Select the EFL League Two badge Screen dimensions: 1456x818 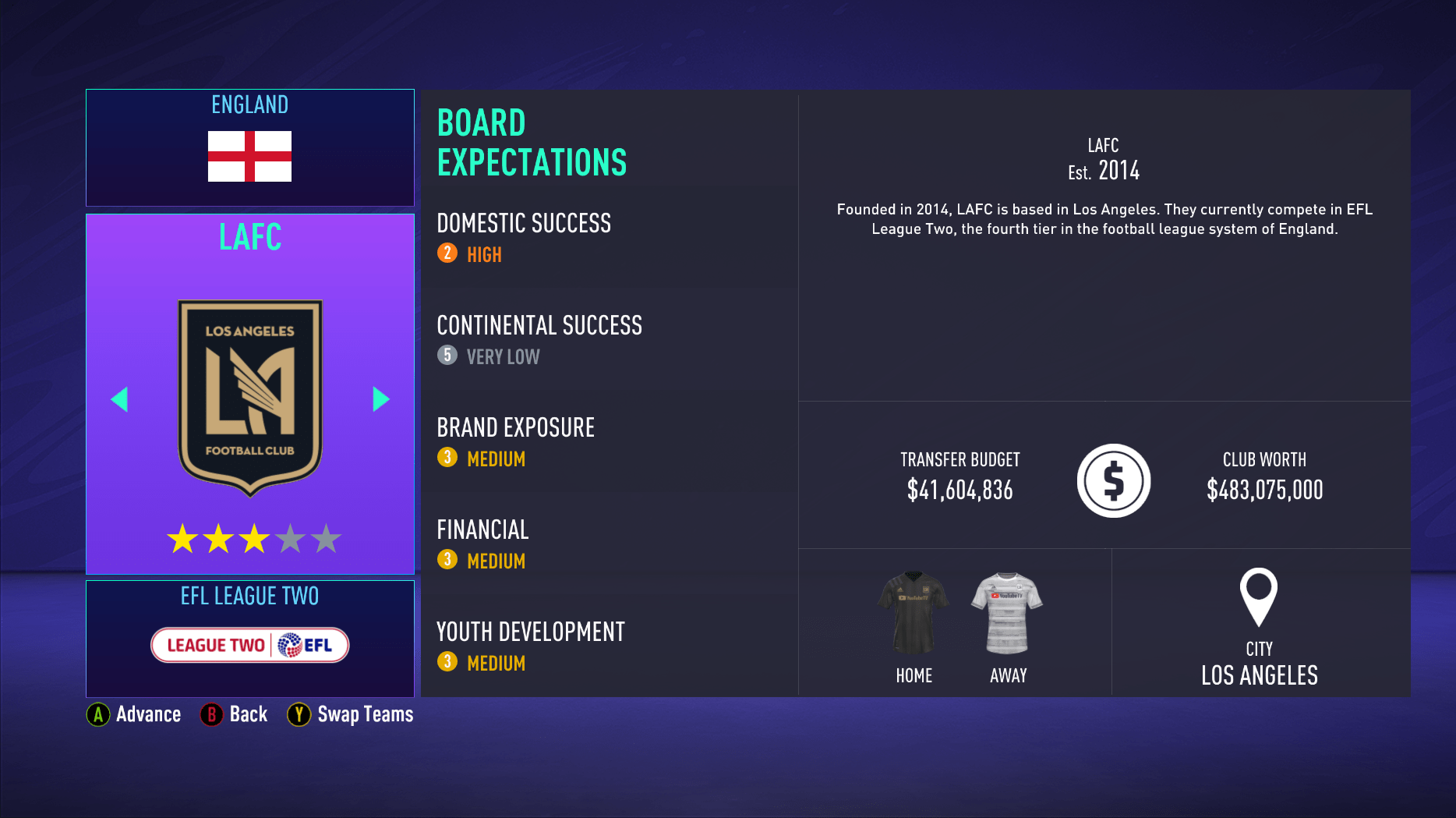(x=249, y=645)
